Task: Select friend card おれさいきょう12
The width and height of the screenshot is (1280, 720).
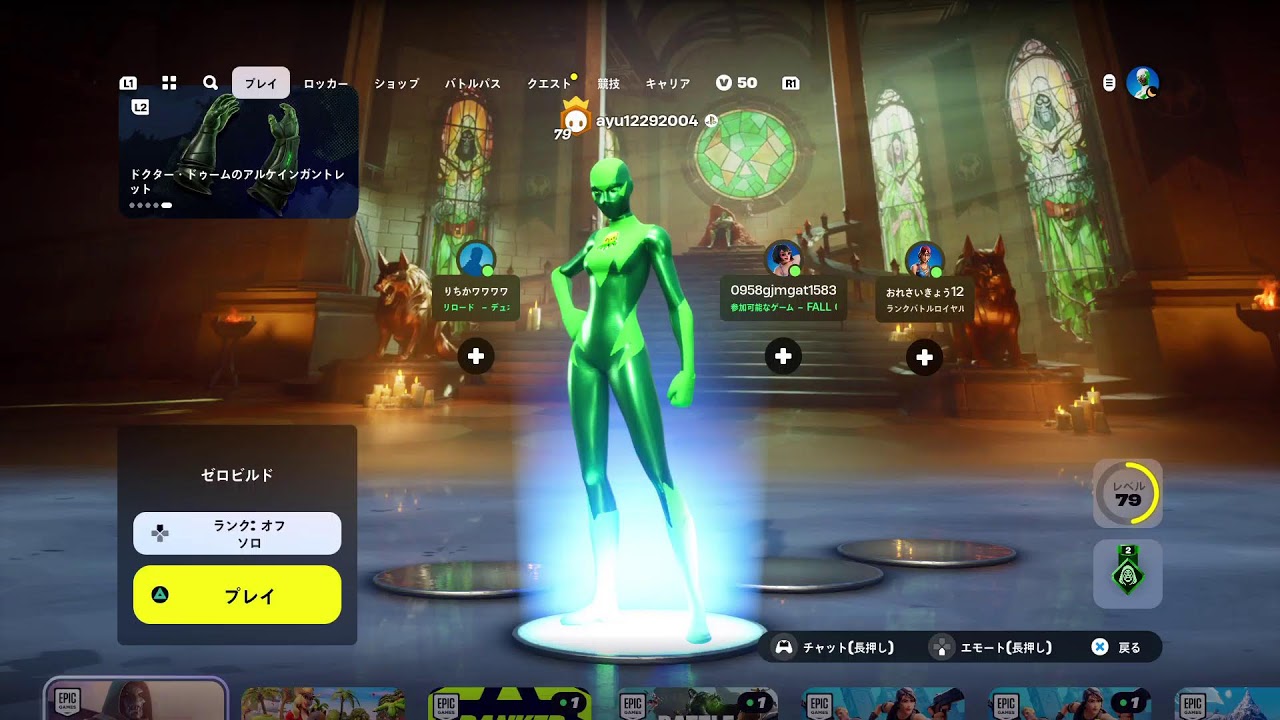Action: pos(925,299)
